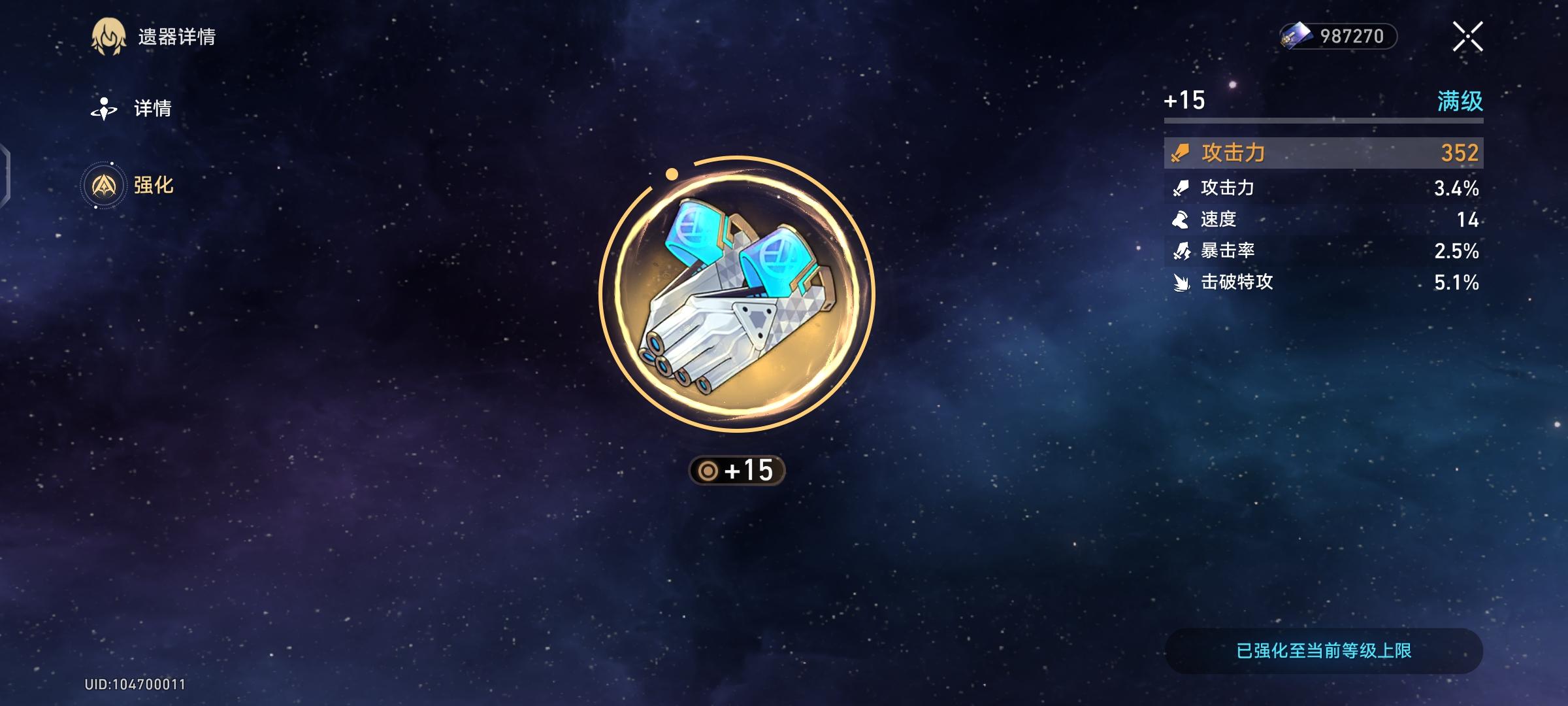Select the 强化 enhancement icon
This screenshot has width=1568, height=706.
(x=105, y=186)
